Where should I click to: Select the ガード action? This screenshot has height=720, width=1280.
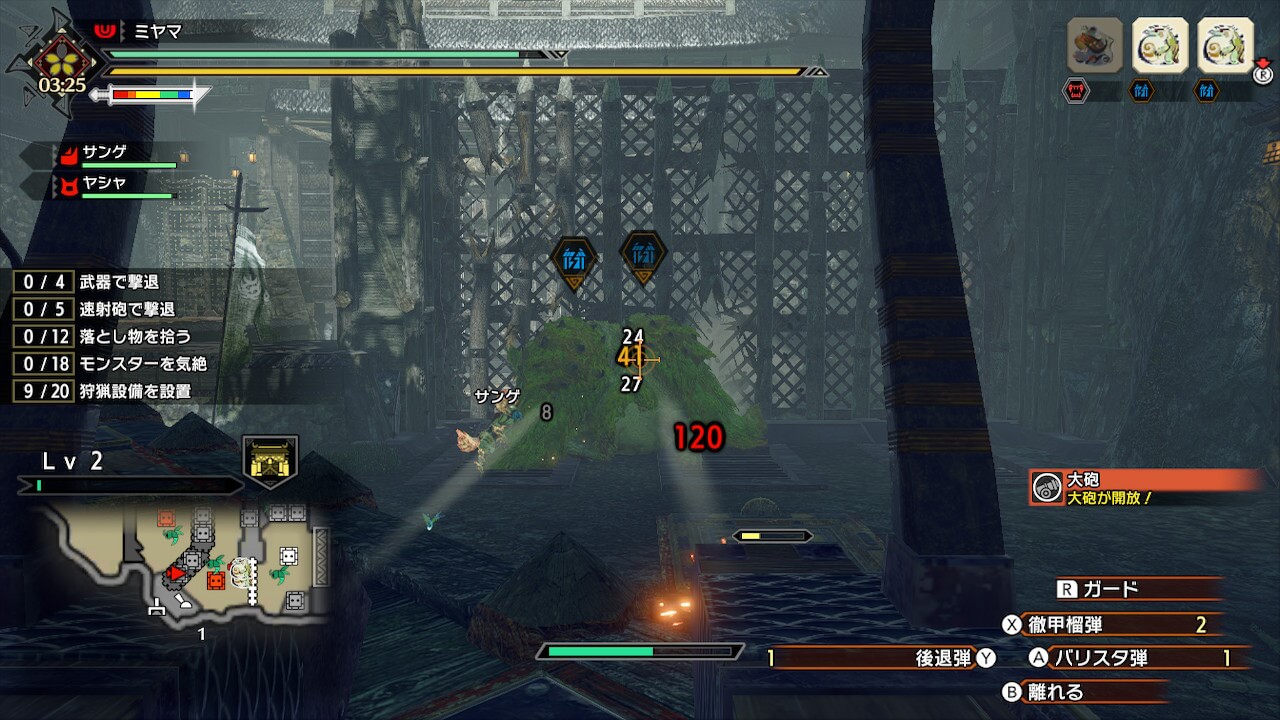[1110, 589]
